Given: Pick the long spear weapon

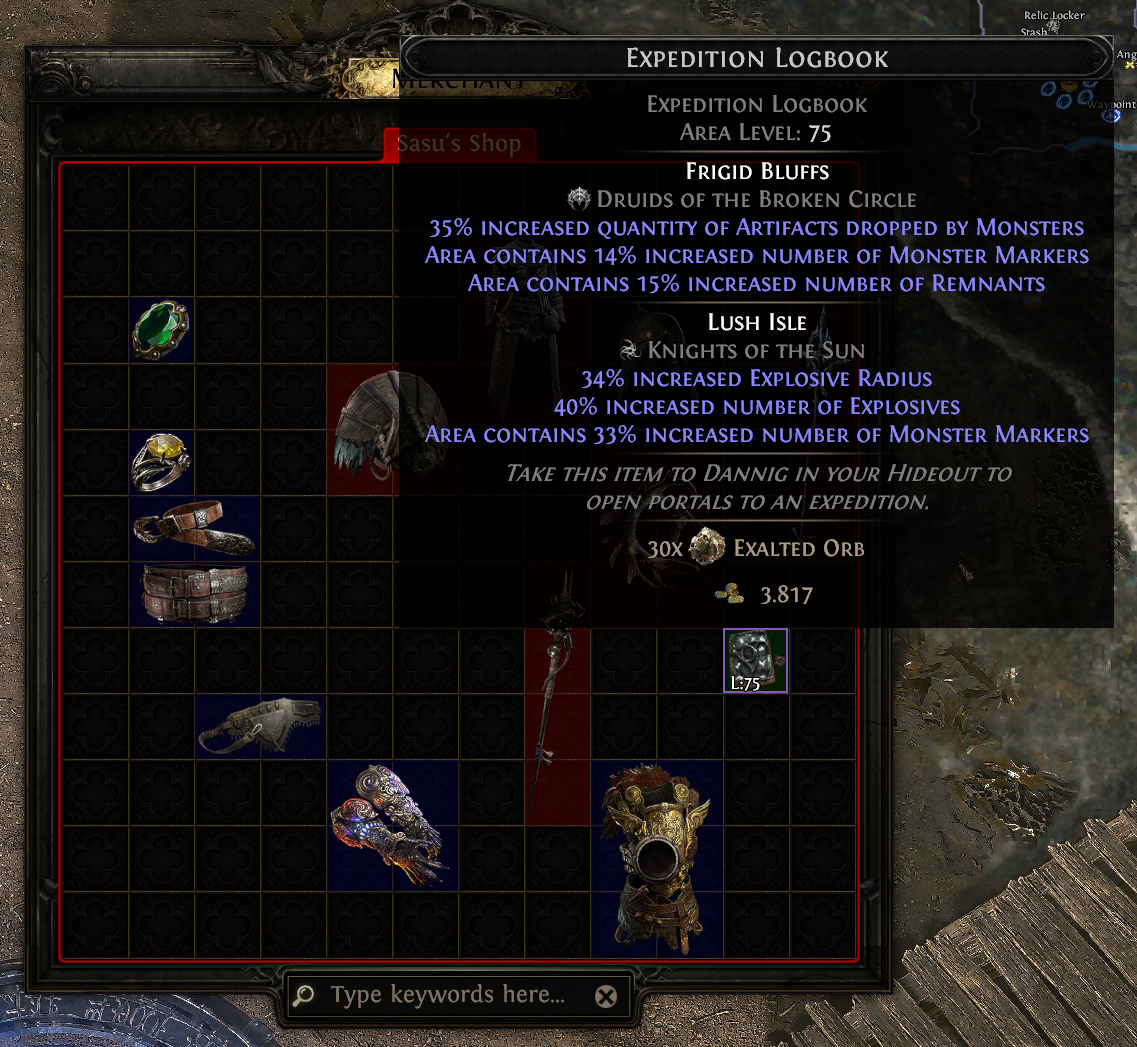Looking at the screenshot, I should point(556,695).
